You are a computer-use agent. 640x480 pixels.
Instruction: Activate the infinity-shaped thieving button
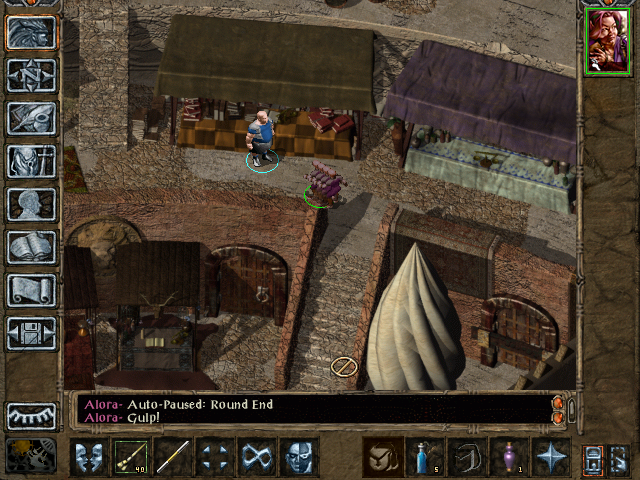[257, 457]
